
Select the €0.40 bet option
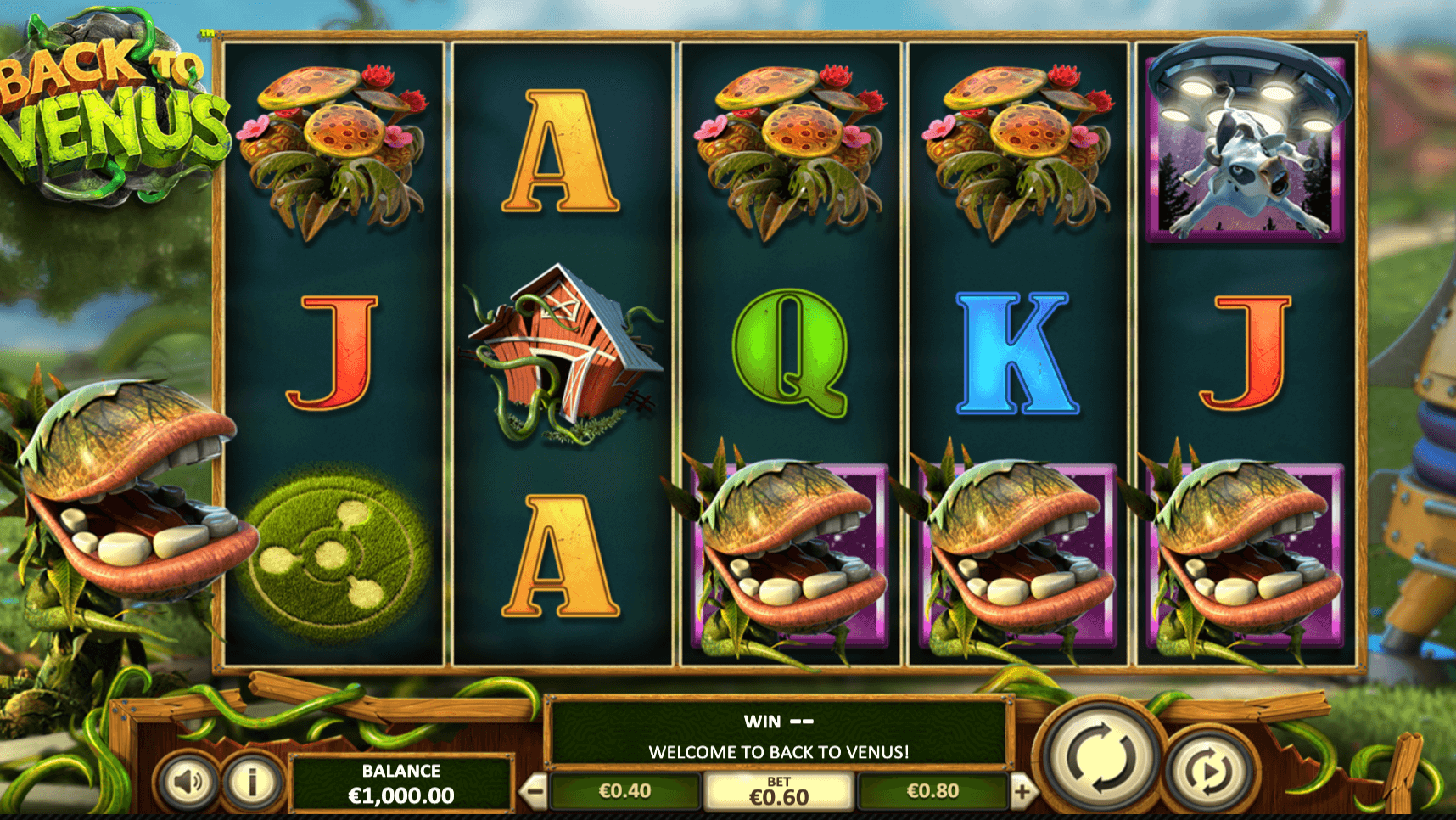coord(624,791)
